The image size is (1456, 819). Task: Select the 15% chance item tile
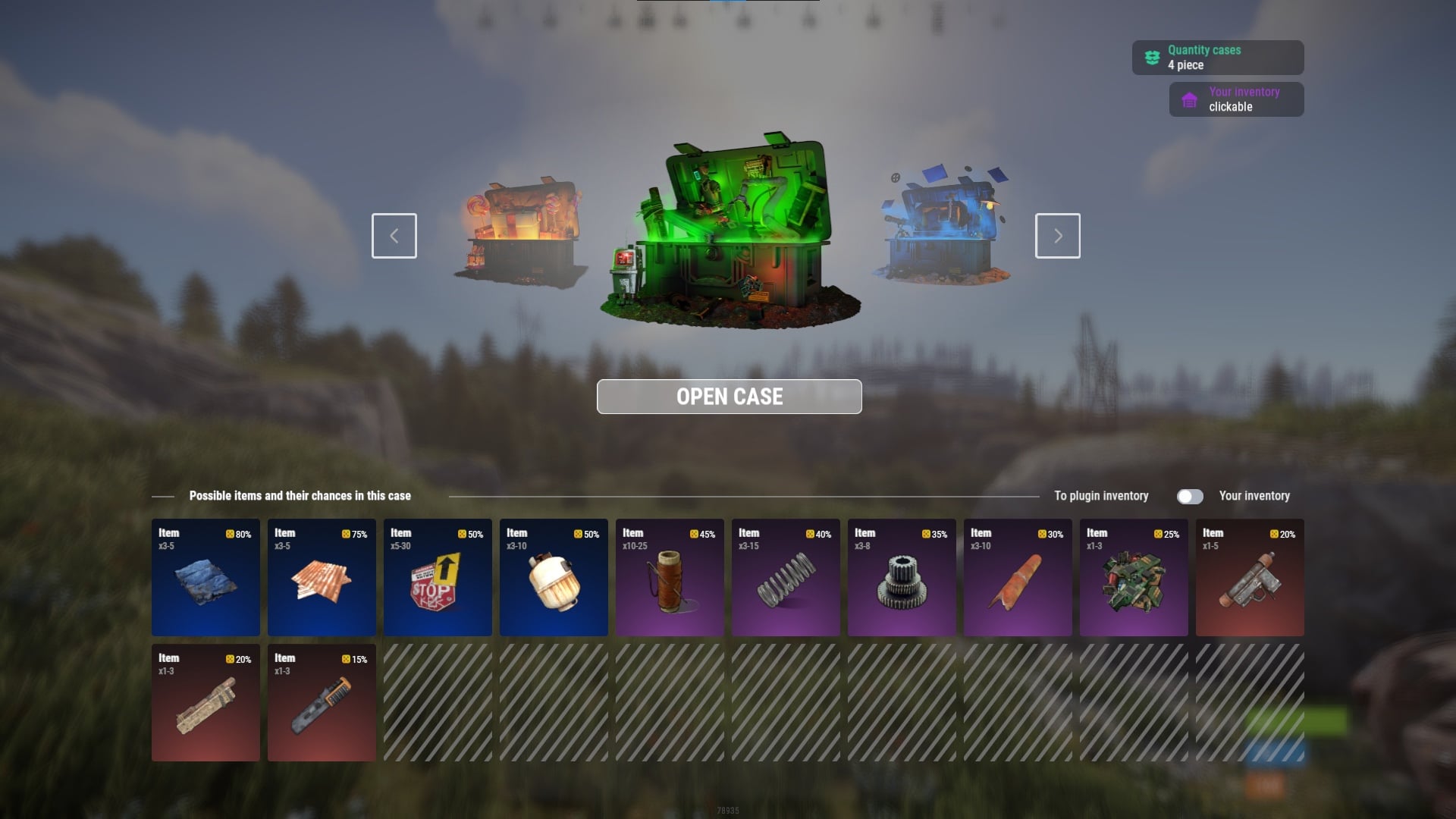tap(322, 702)
